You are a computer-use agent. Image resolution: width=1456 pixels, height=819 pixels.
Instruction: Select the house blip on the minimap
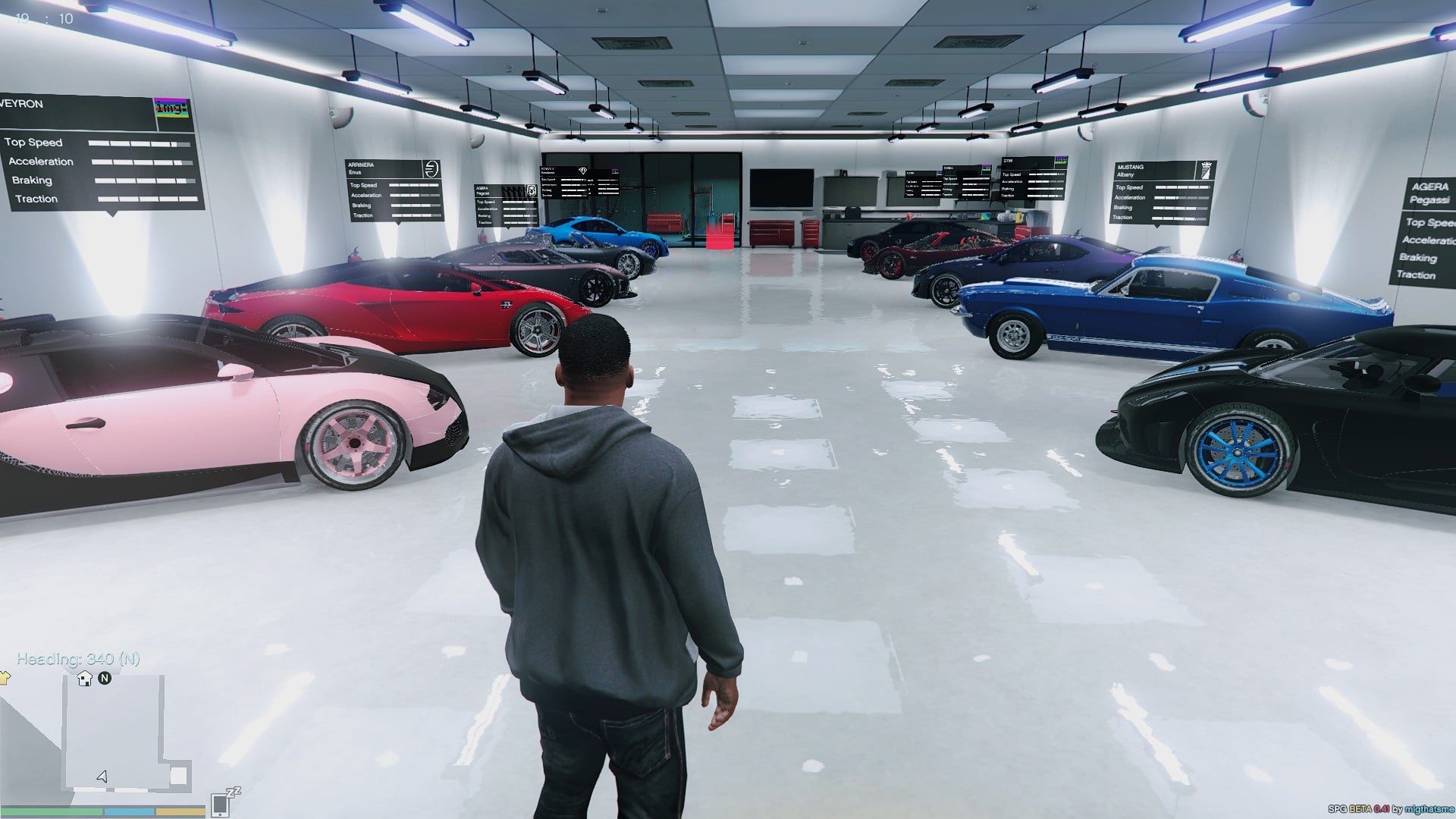(85, 679)
